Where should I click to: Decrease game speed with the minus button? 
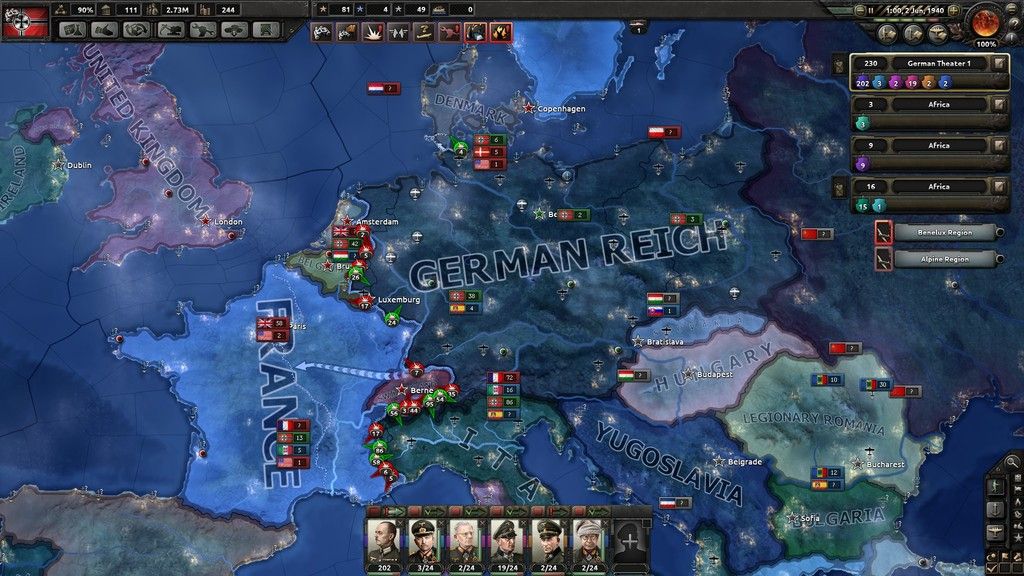tap(858, 9)
